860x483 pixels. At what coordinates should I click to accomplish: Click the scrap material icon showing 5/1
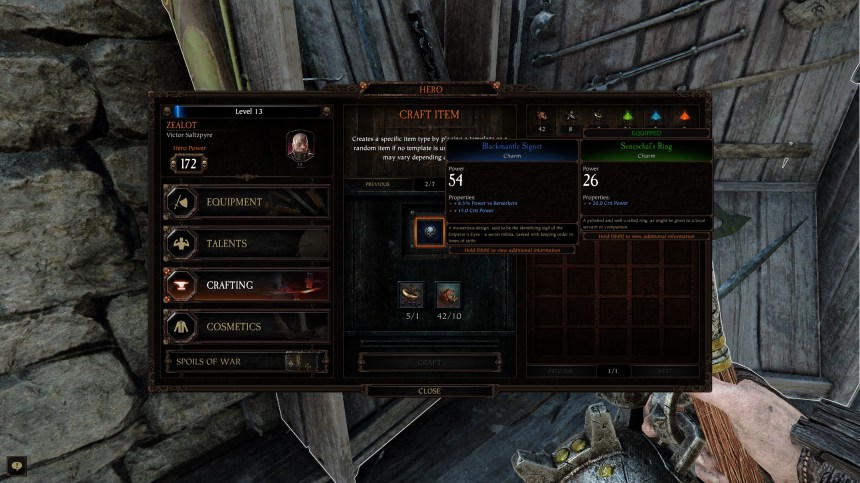(x=410, y=294)
